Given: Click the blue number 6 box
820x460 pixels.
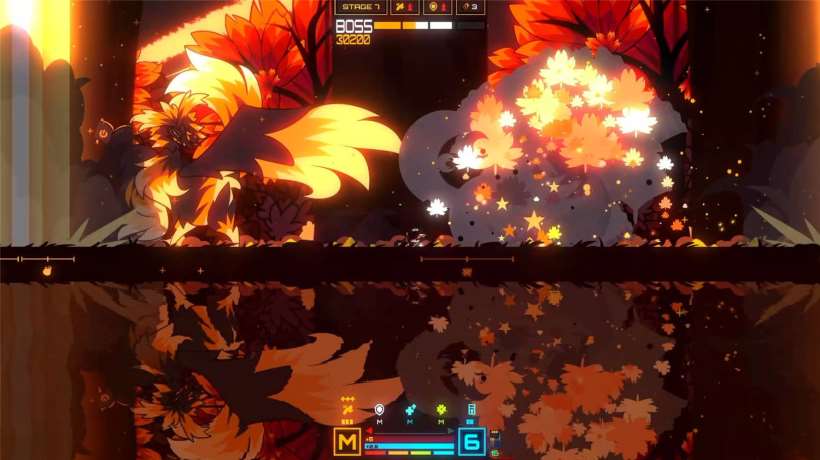Looking at the screenshot, I should (x=472, y=441).
